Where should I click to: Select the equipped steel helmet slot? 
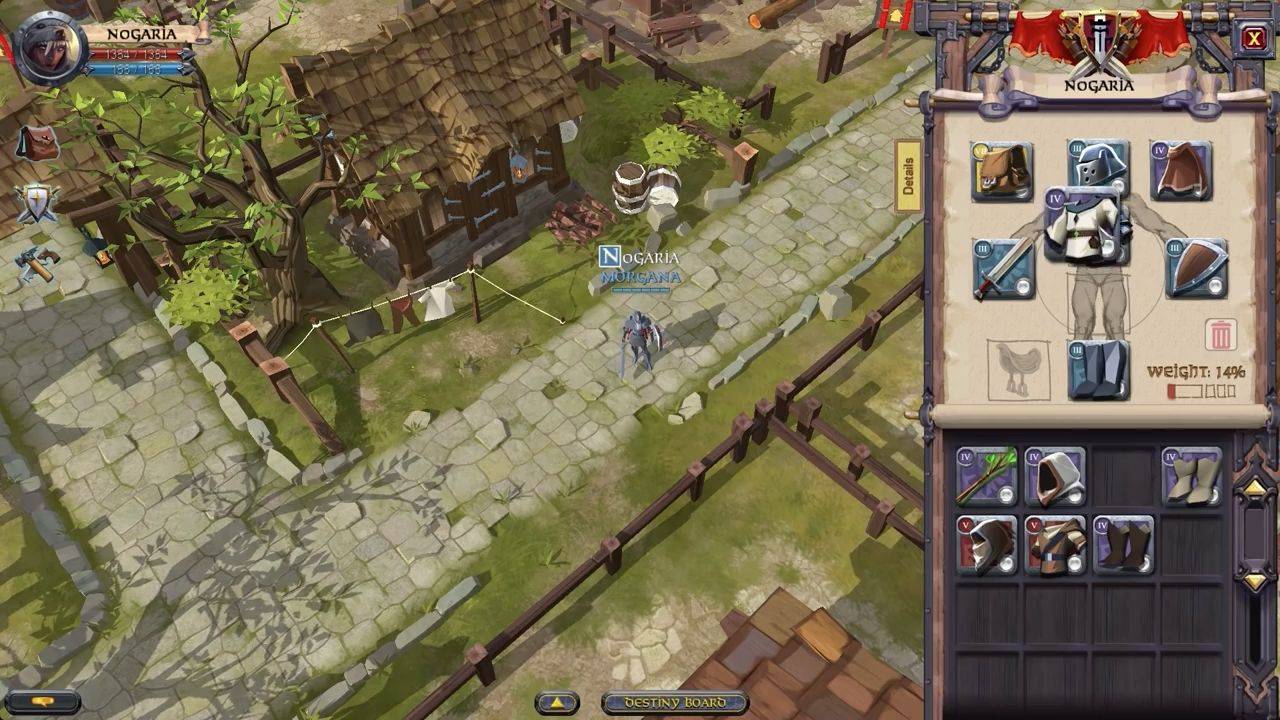pyautogui.click(x=1098, y=164)
